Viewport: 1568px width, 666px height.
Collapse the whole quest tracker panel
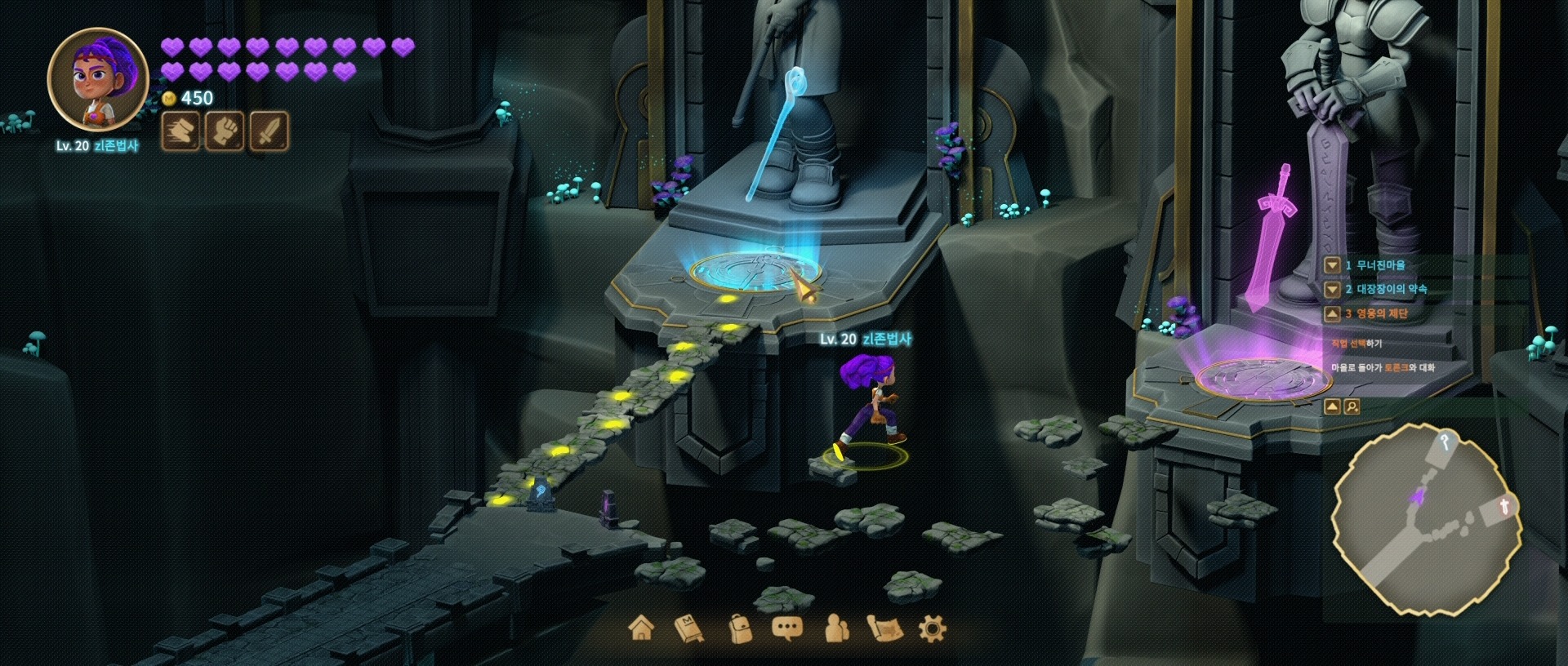1332,406
